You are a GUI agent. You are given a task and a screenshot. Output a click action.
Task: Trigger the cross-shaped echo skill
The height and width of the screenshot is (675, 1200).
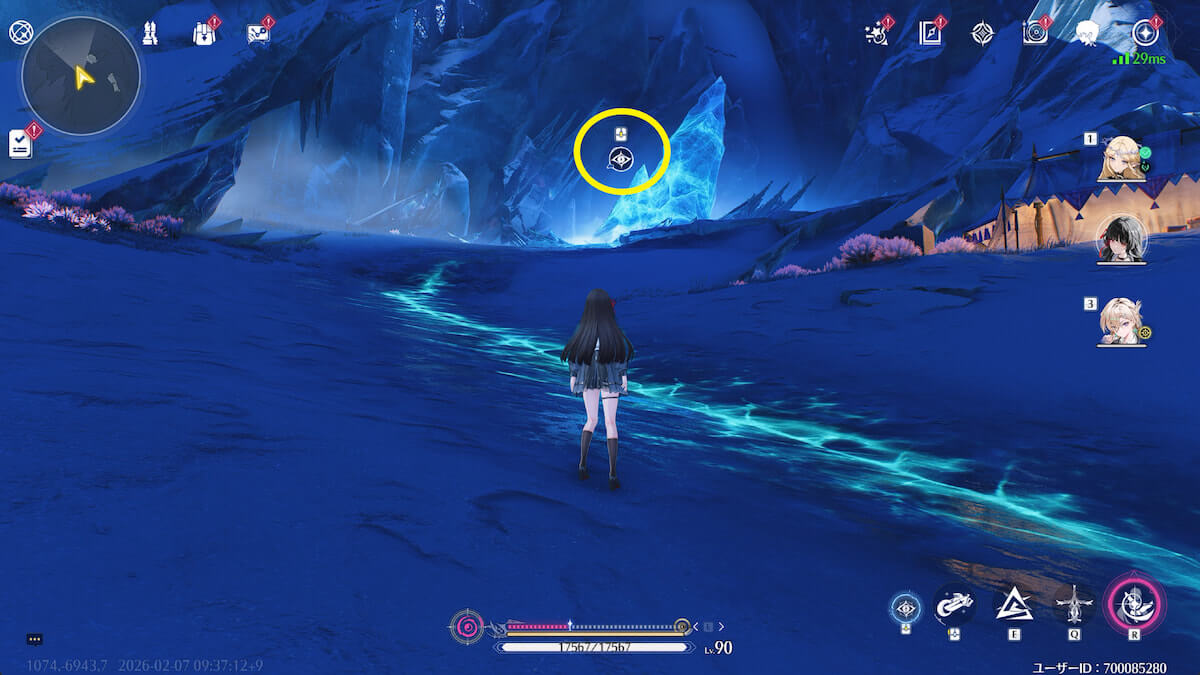(1074, 605)
